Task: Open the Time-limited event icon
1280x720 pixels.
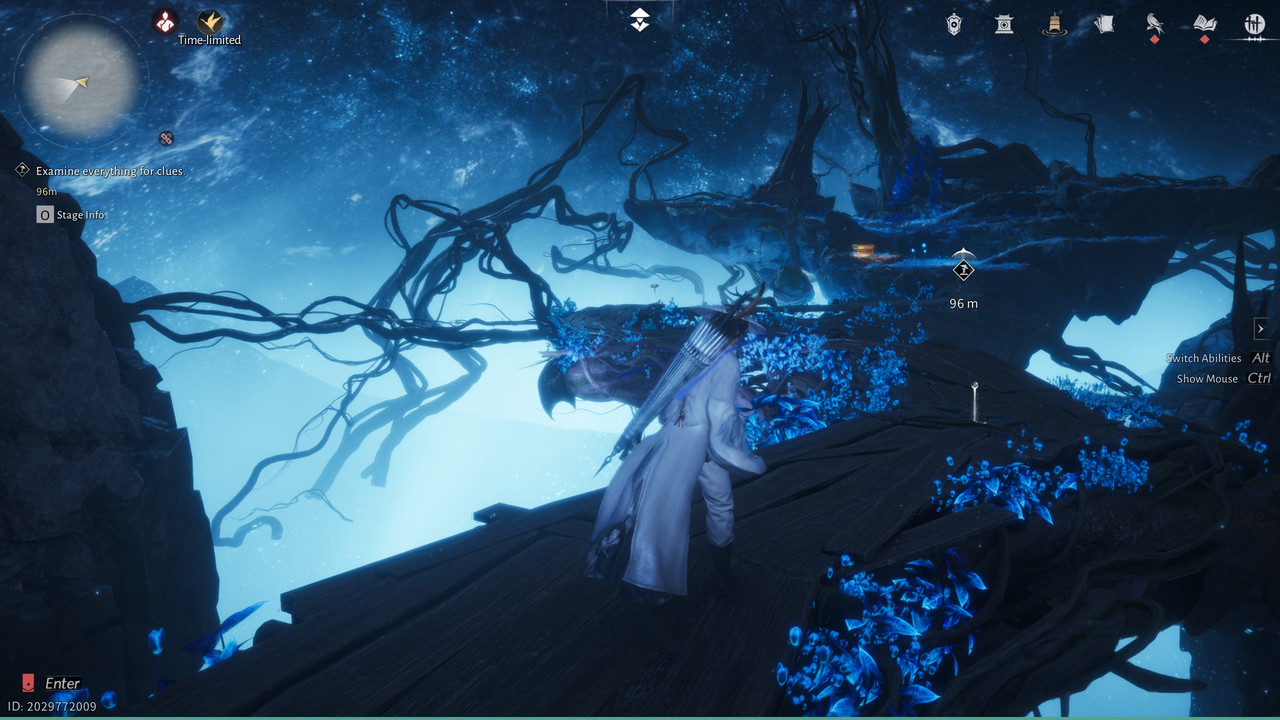Action: point(210,22)
